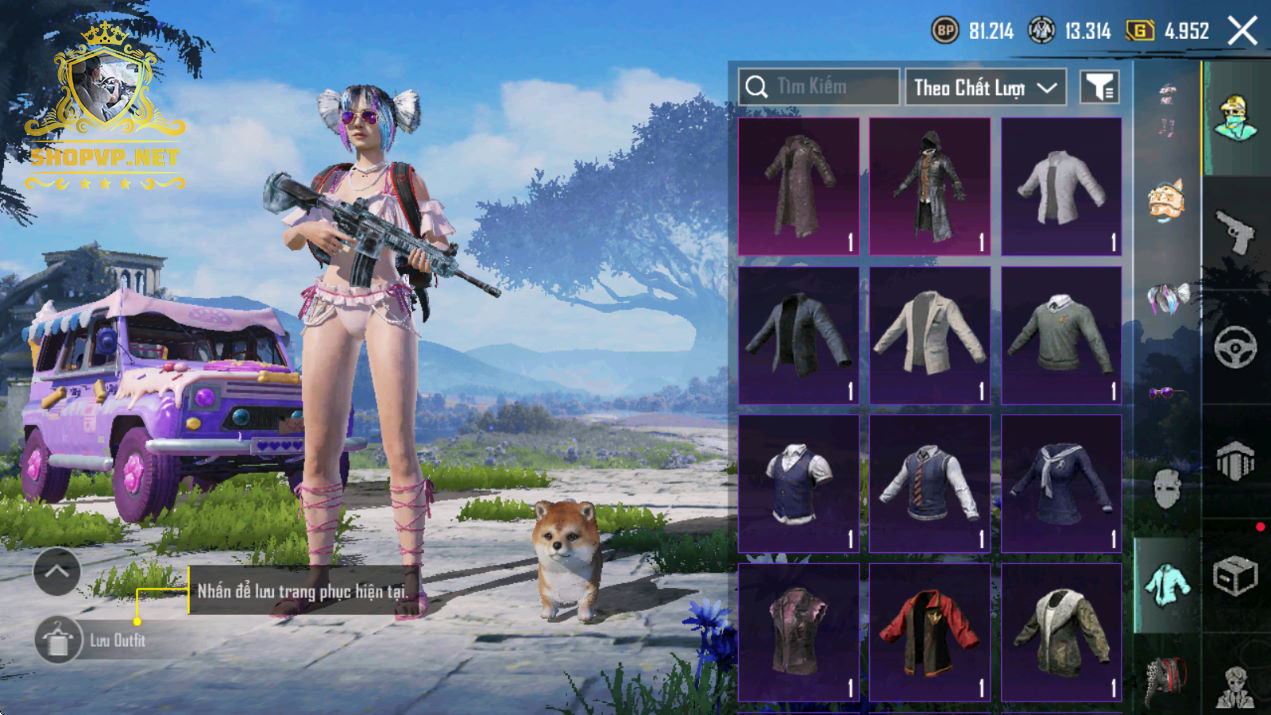Select the vest with striped tie
This screenshot has width=1271, height=715.
(x=929, y=484)
